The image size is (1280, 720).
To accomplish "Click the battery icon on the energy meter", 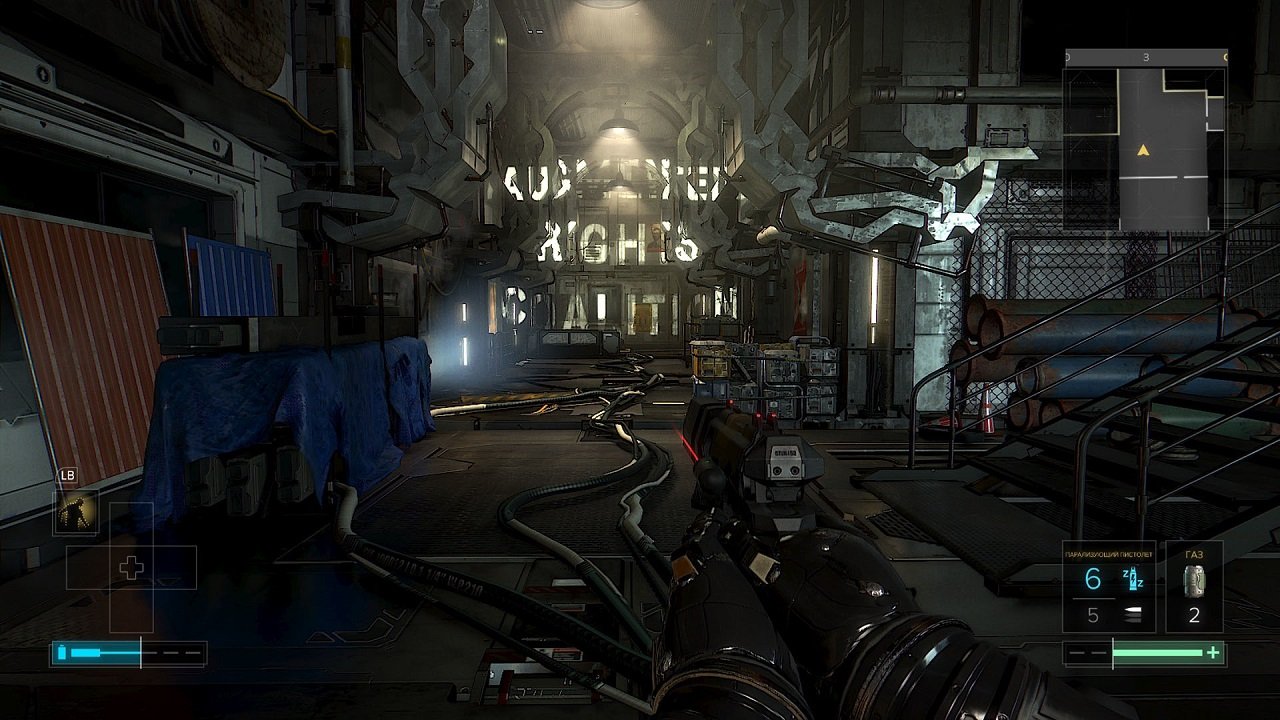I will (63, 651).
